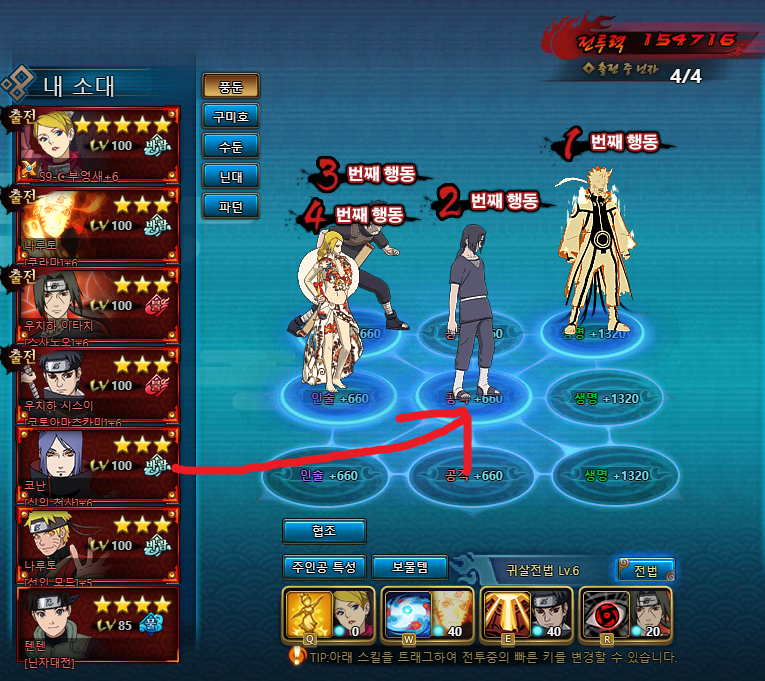Show the 파던 tab
The width and height of the screenshot is (765, 681).
point(230,206)
